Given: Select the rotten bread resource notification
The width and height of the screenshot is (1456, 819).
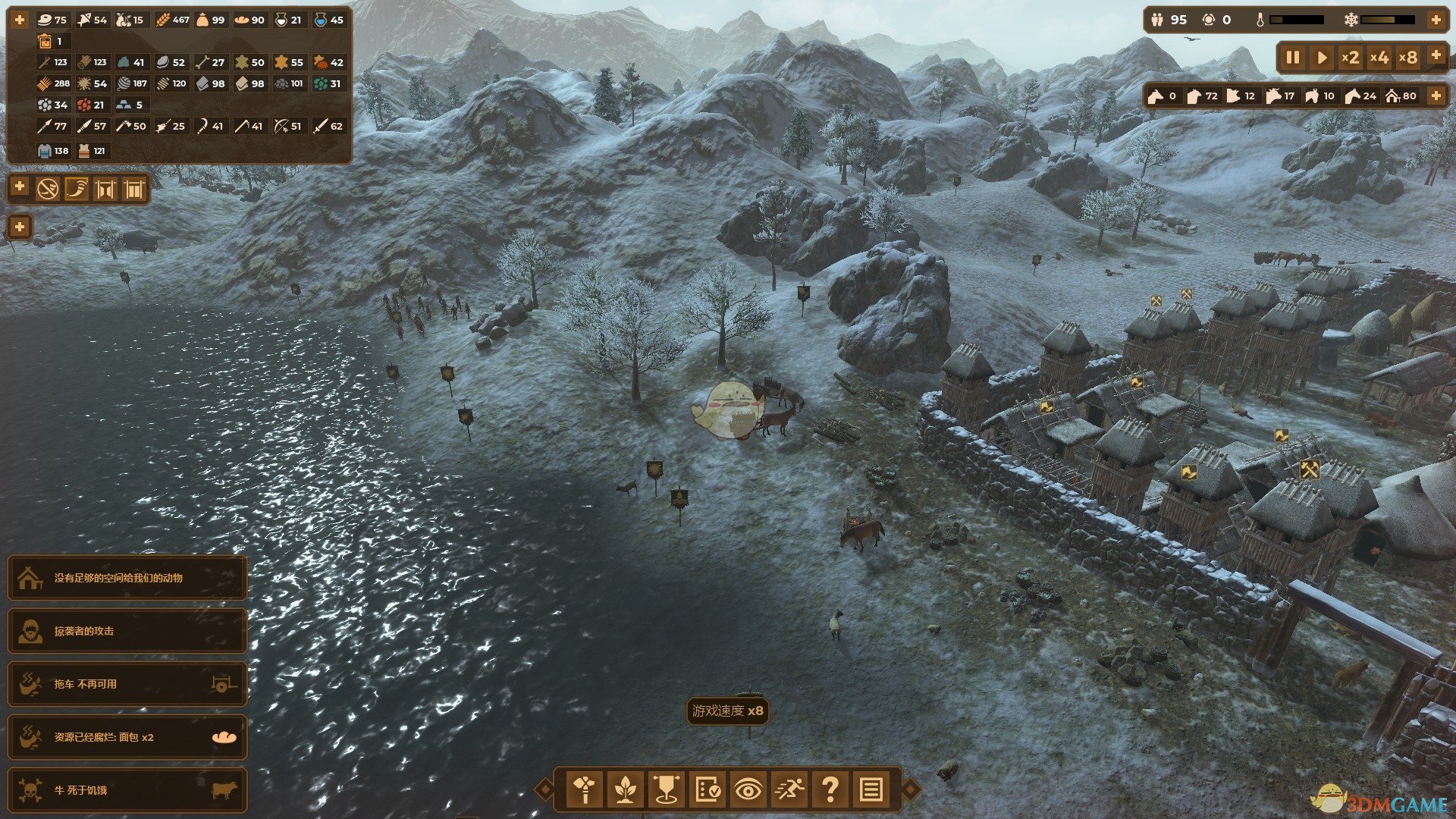Looking at the screenshot, I should click(x=127, y=737).
